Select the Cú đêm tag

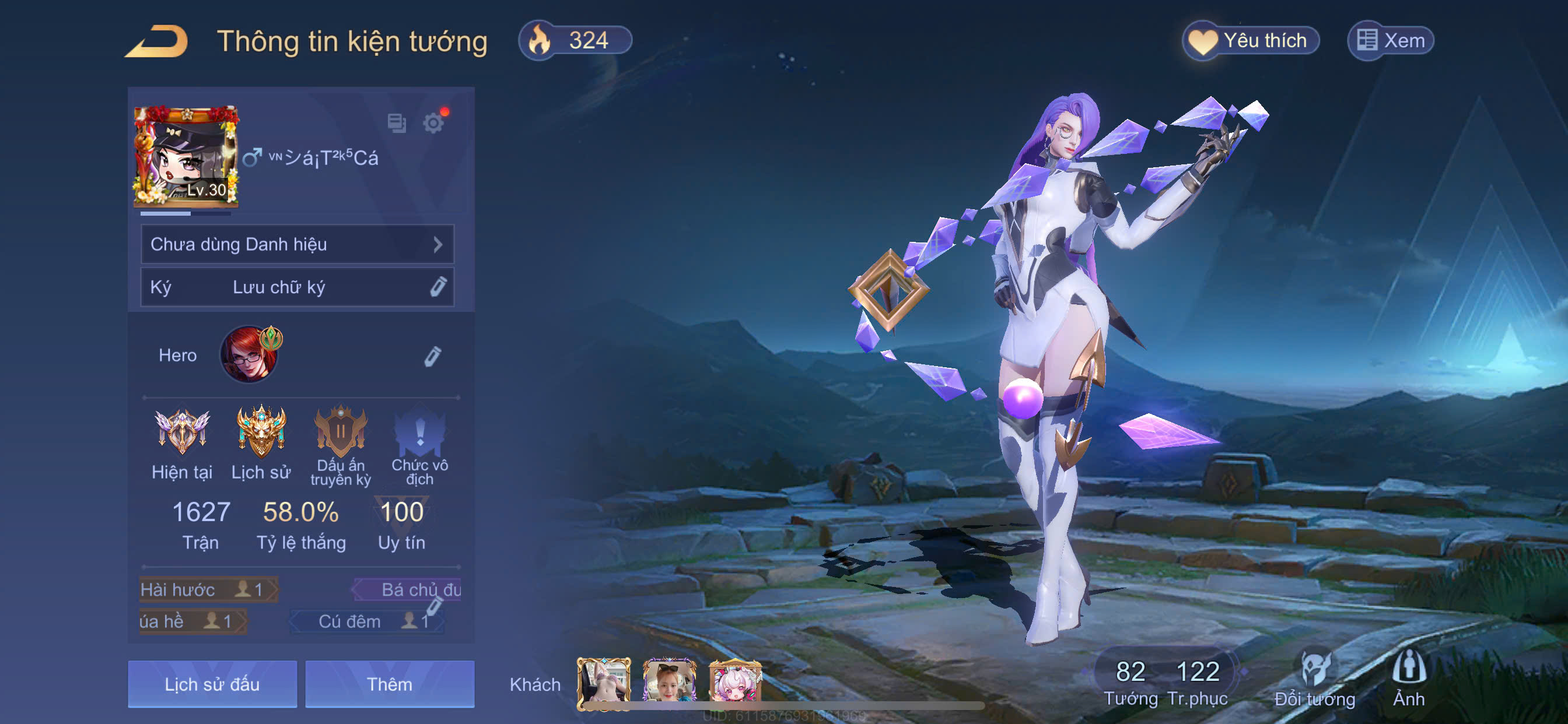point(366,621)
